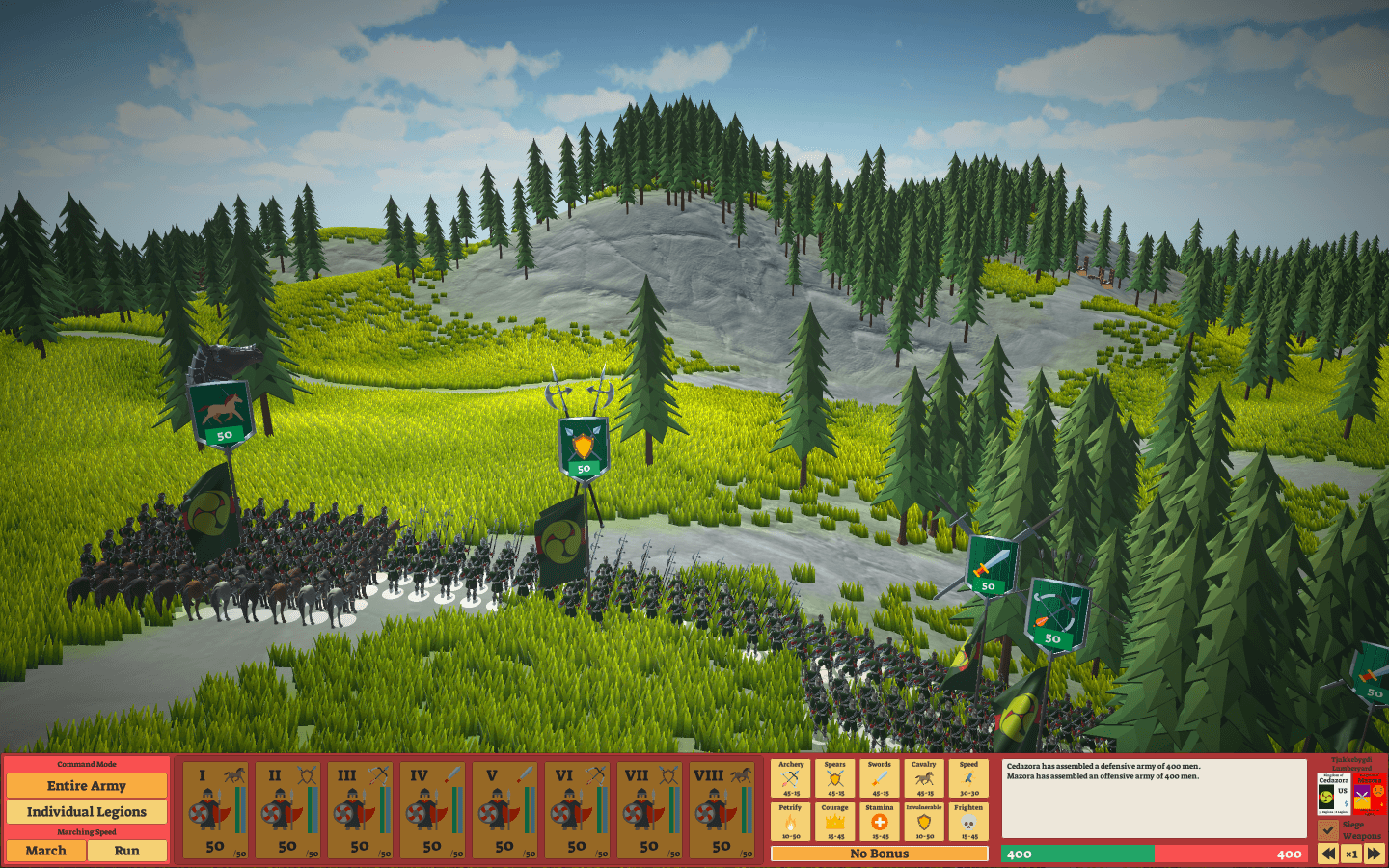Select Entire Army command mode
The image size is (1389, 868).
(86, 786)
